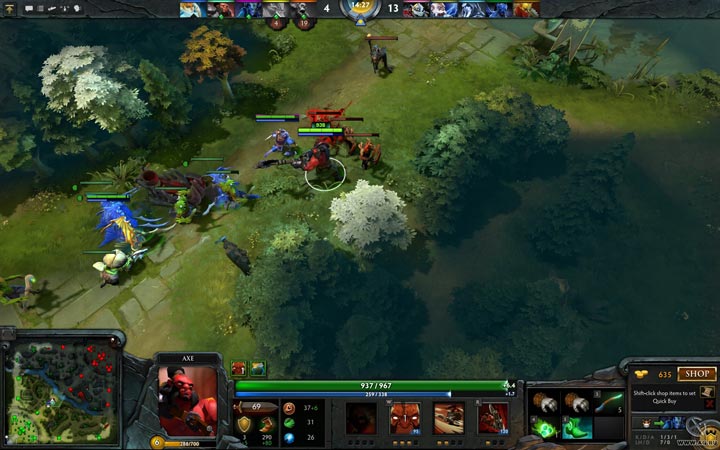
Task: Use the Tango item in inventory
Action: click(x=606, y=402)
